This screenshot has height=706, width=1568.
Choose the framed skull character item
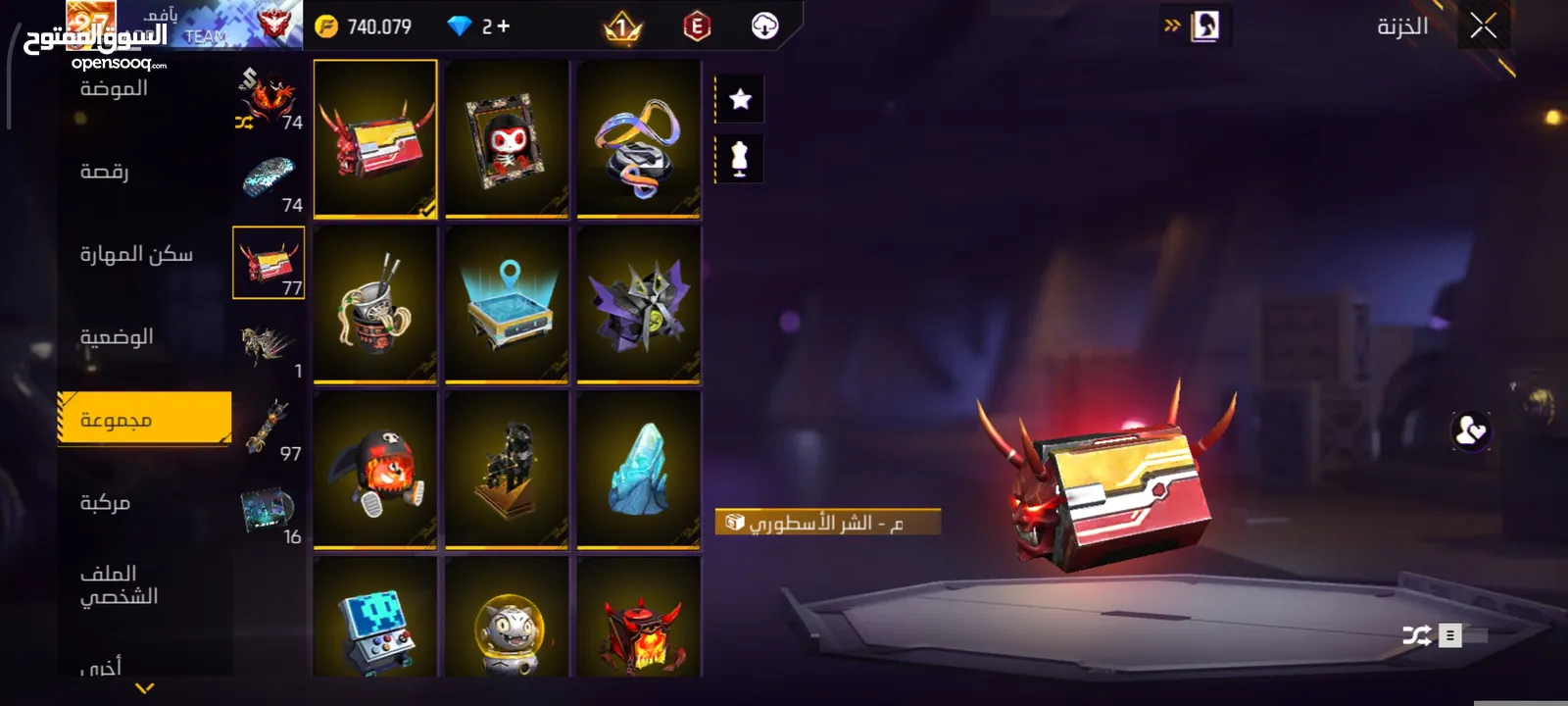click(507, 138)
